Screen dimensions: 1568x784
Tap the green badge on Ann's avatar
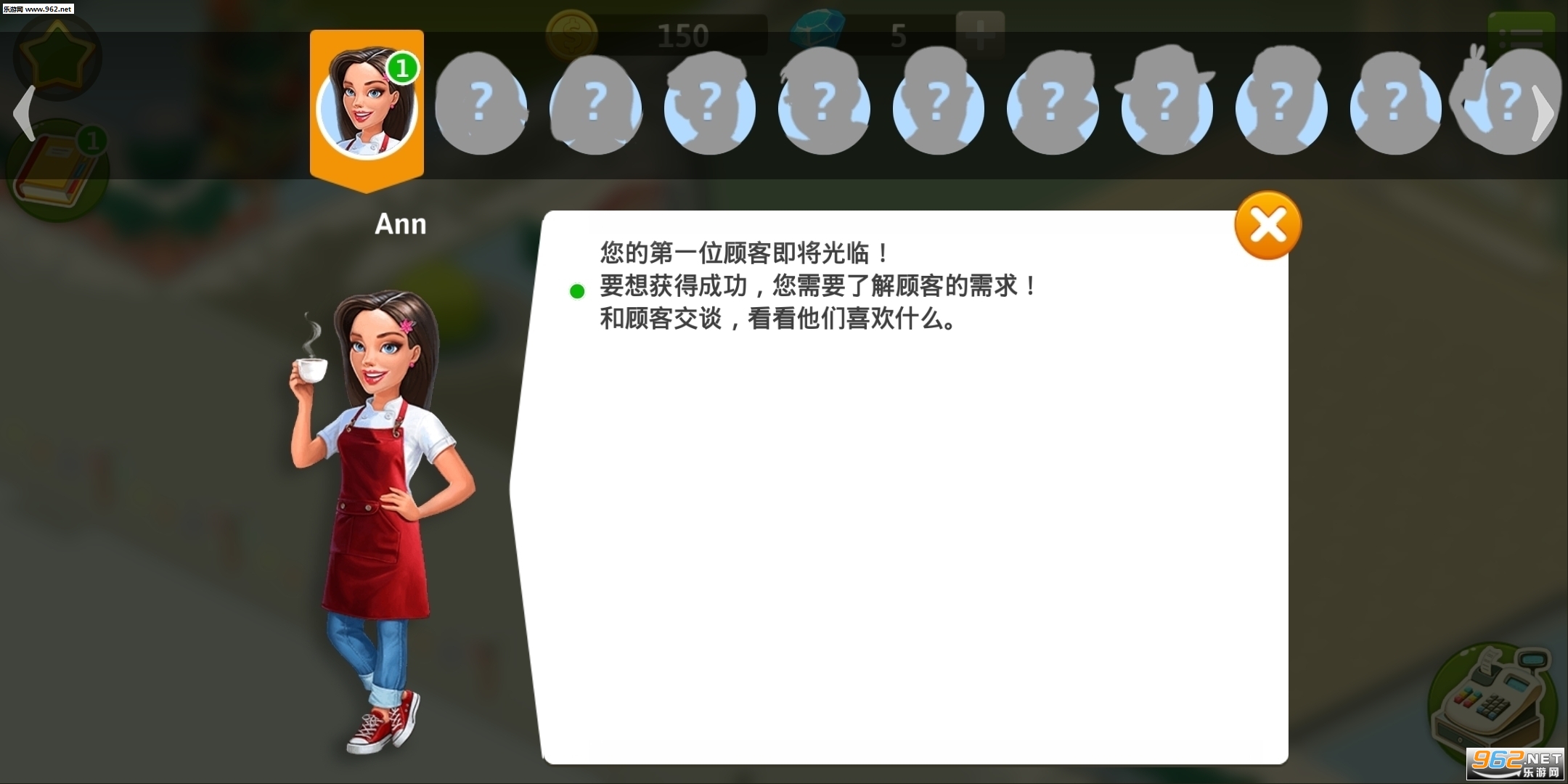[x=404, y=67]
